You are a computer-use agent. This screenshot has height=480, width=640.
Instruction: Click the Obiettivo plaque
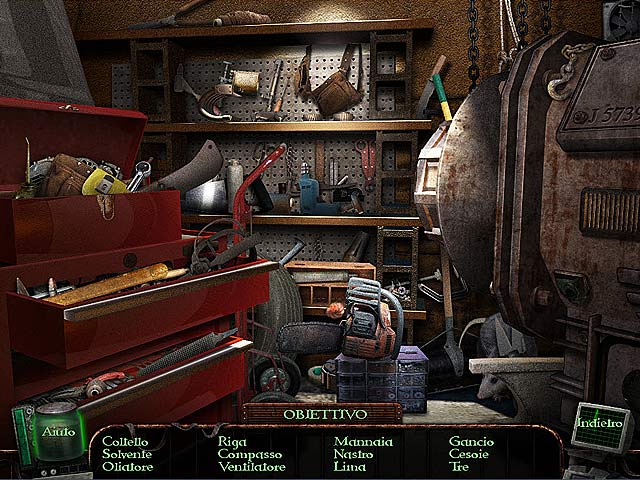click(x=322, y=413)
